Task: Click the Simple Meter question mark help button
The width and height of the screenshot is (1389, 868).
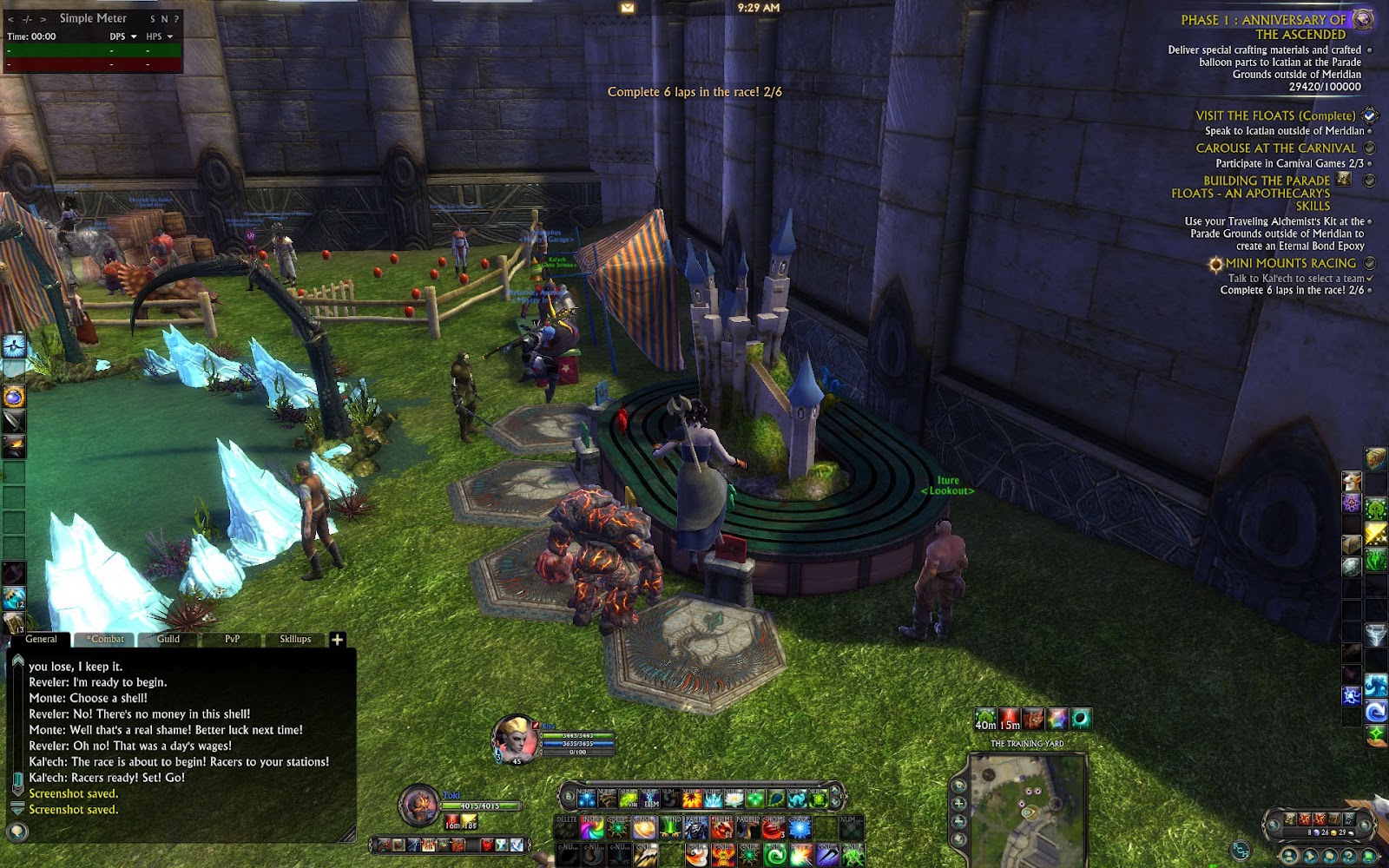Action: (x=176, y=18)
